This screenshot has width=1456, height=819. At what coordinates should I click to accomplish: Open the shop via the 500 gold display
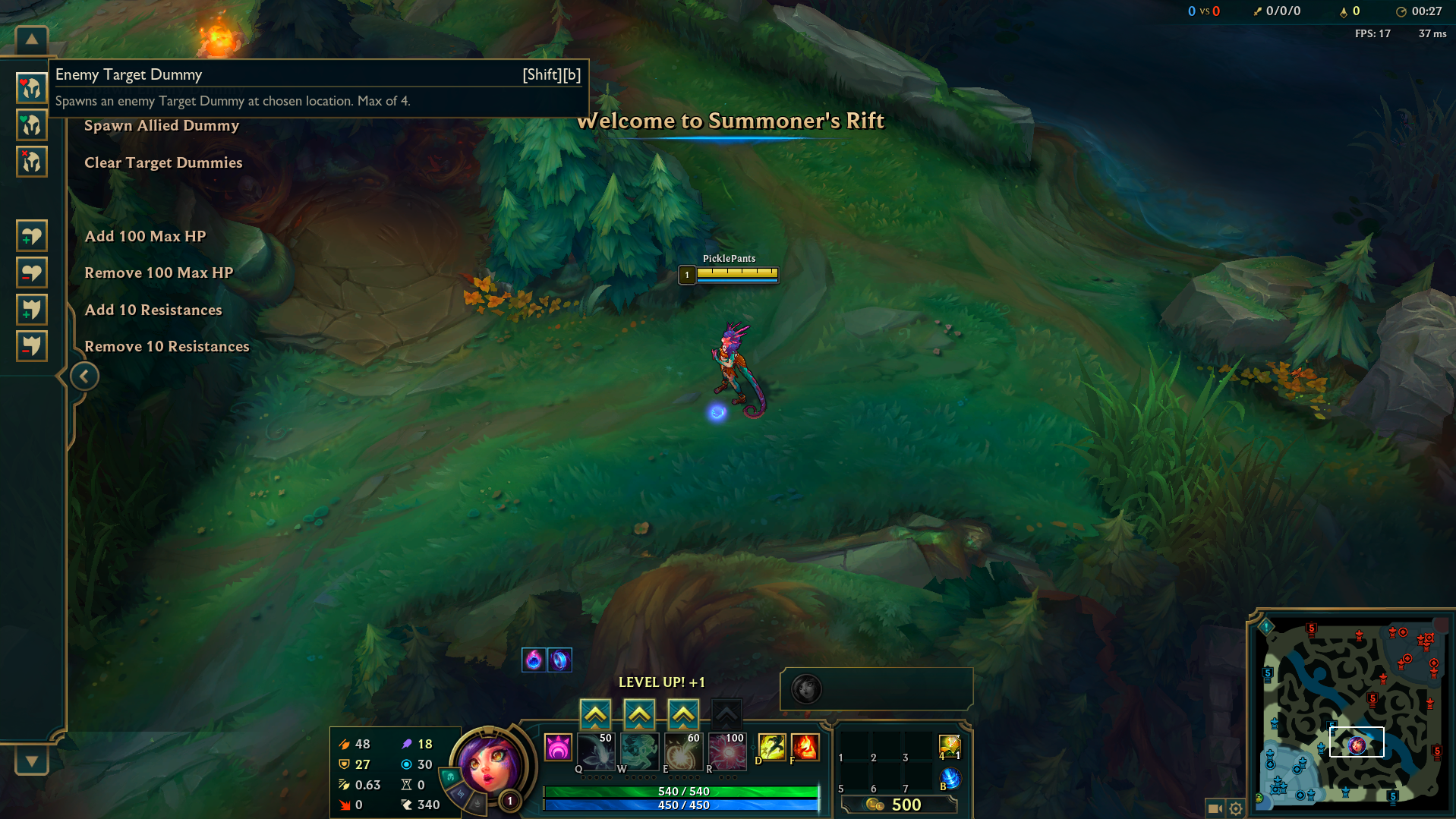pyautogui.click(x=900, y=805)
